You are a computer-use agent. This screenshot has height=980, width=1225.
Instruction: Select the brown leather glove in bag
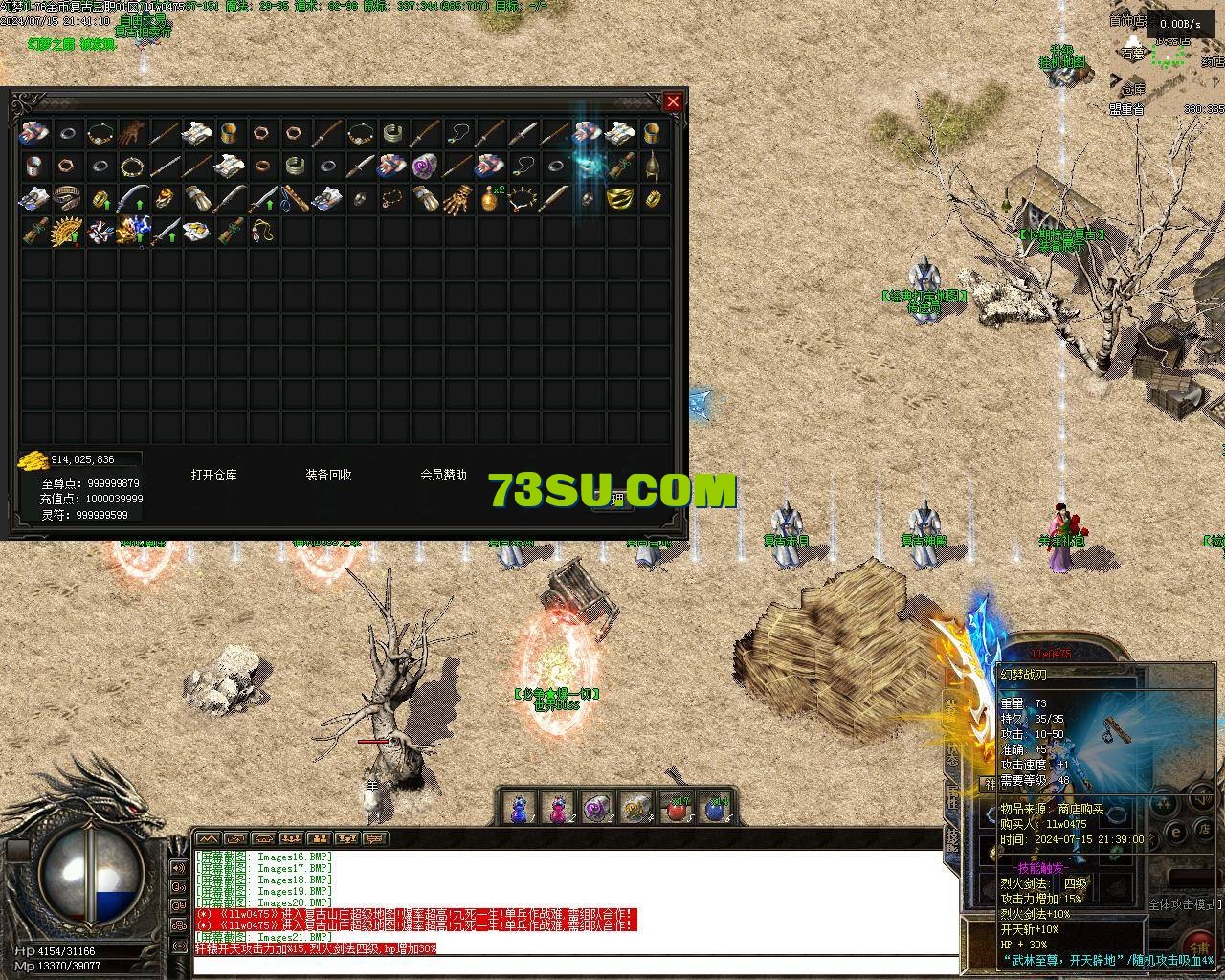pos(133,132)
